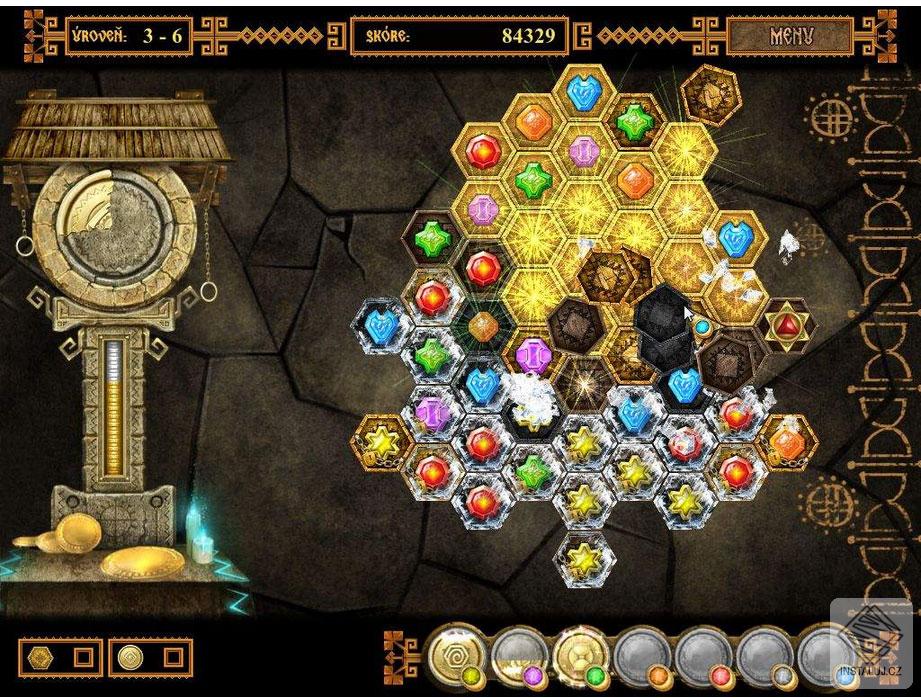Click the chained orange gem tile

point(787,440)
